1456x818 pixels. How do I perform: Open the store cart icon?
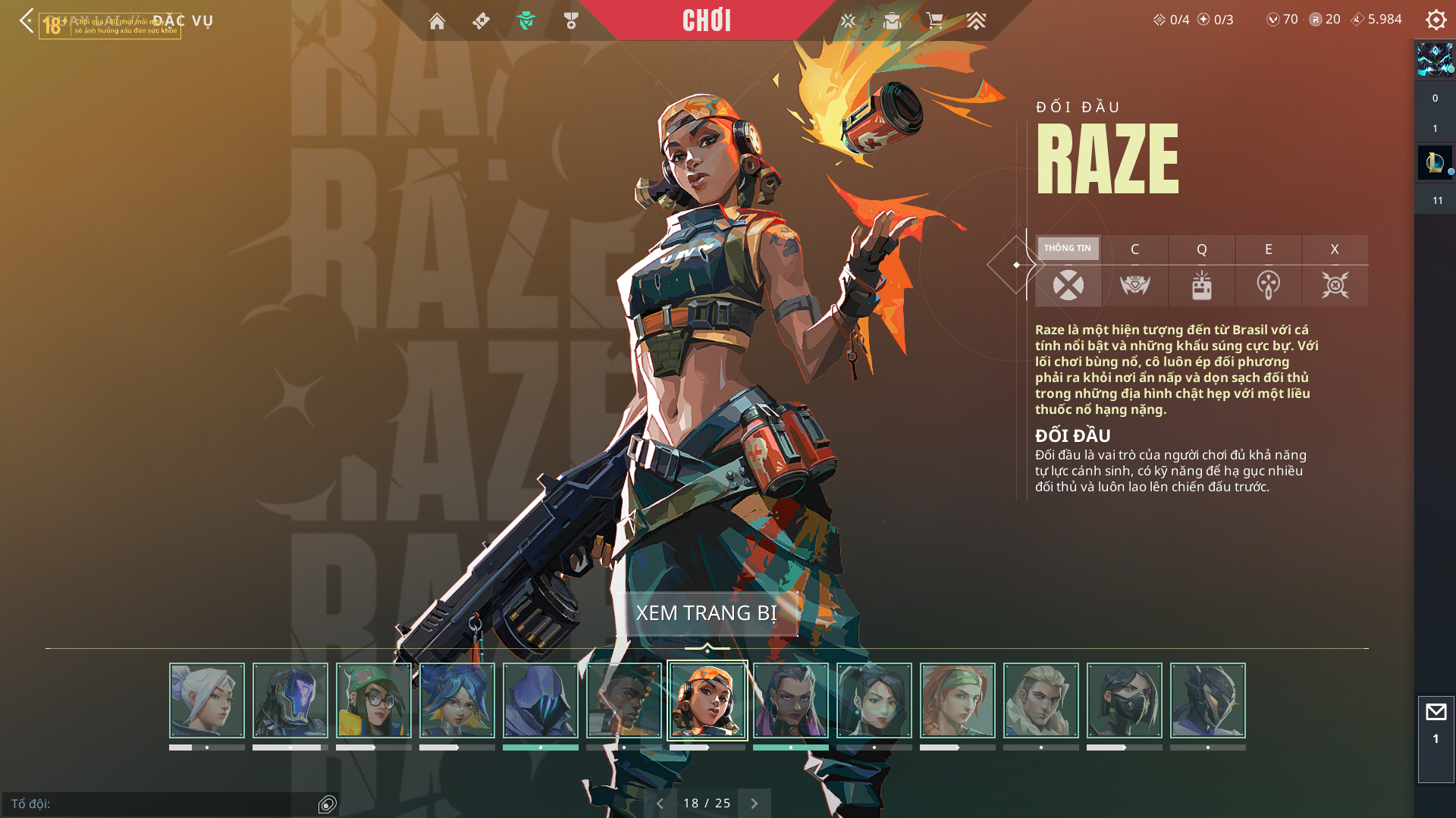pyautogui.click(x=934, y=20)
